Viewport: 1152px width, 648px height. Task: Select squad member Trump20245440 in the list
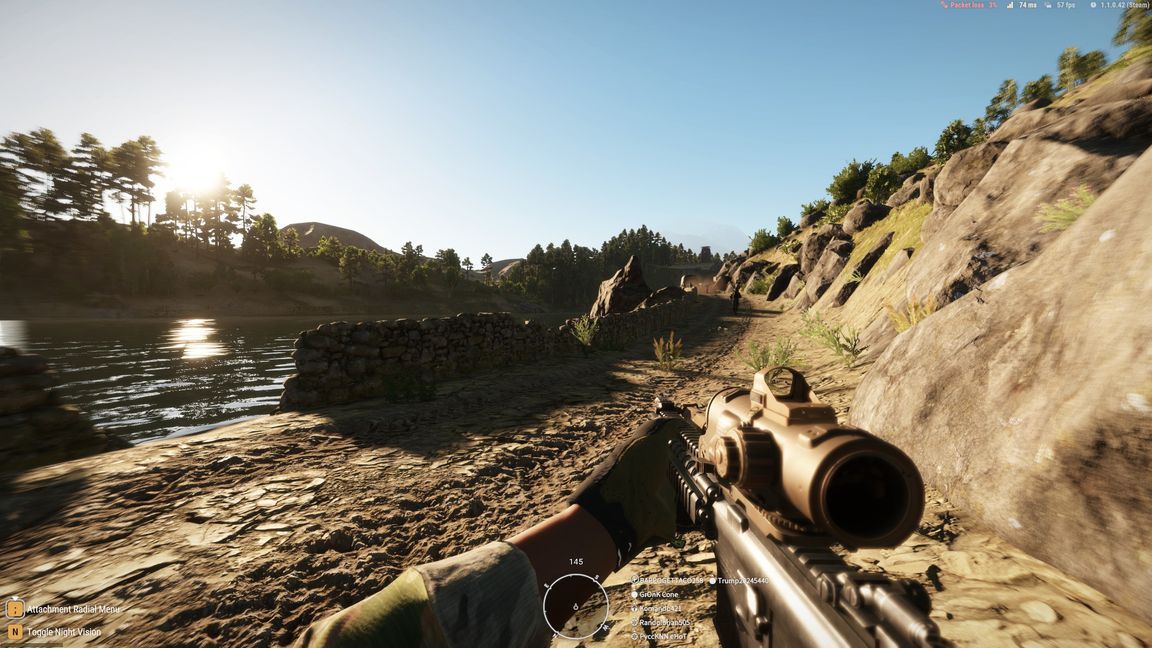click(742, 580)
